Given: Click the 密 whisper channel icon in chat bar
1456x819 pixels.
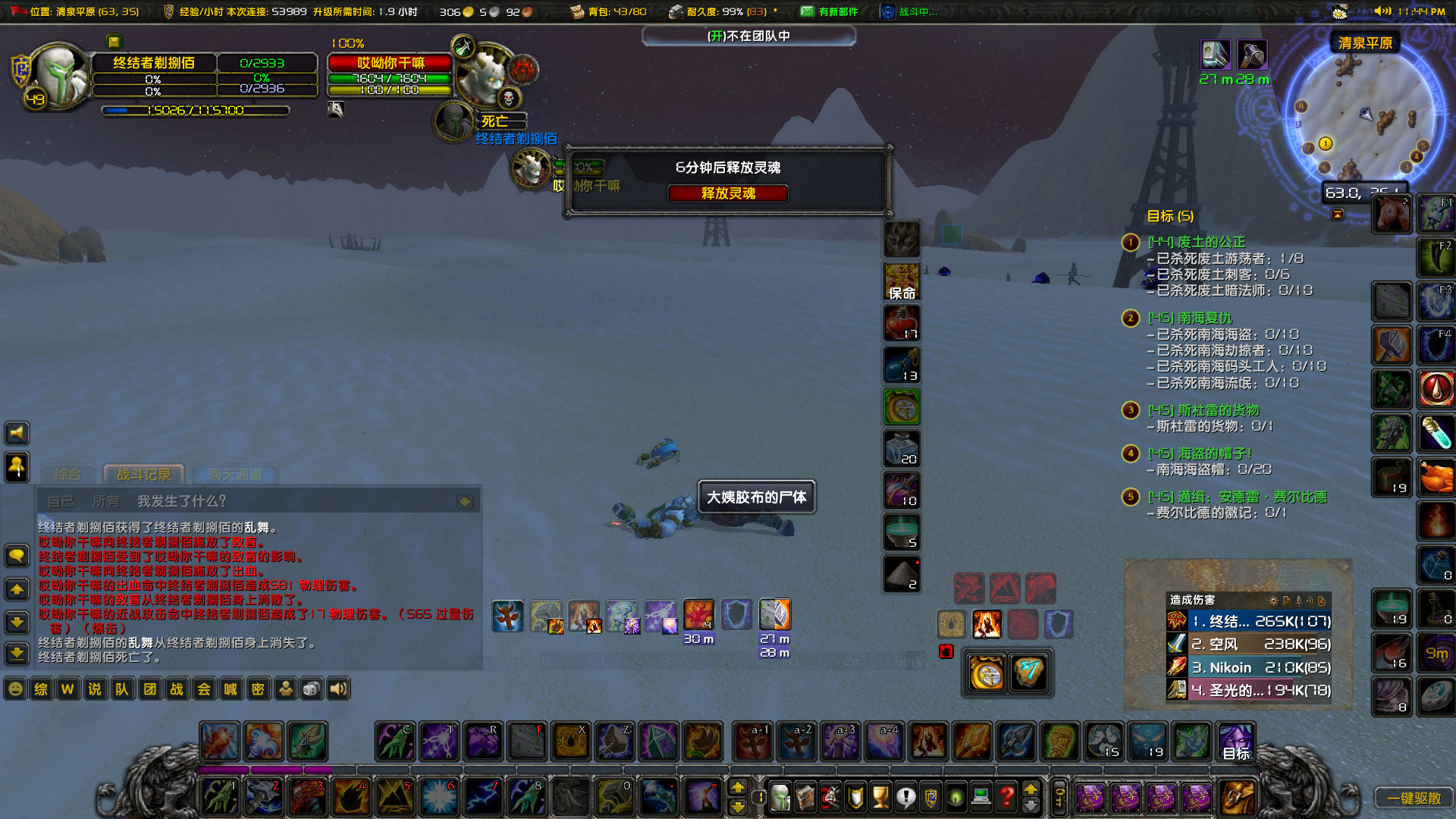Looking at the screenshot, I should pyautogui.click(x=259, y=689).
